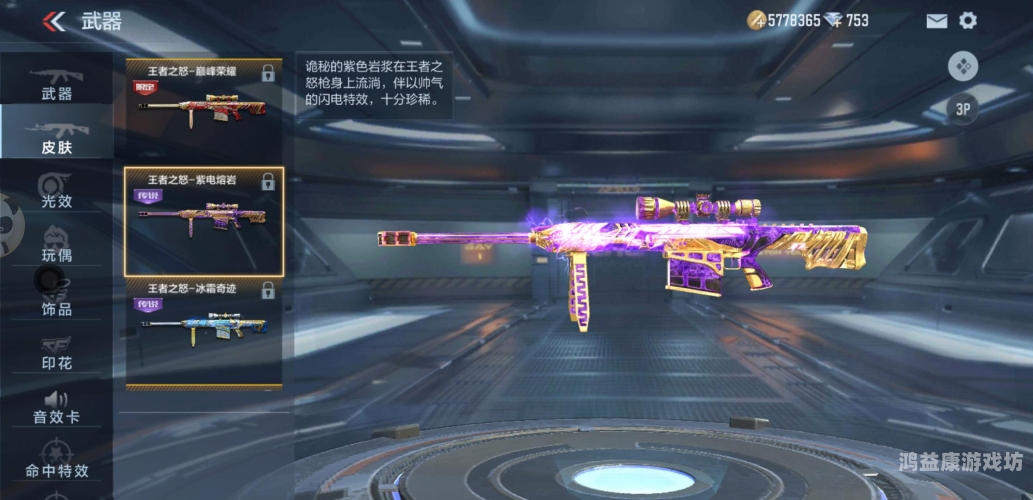
Task: Choose the 印花 decal tab
Action: (56, 353)
